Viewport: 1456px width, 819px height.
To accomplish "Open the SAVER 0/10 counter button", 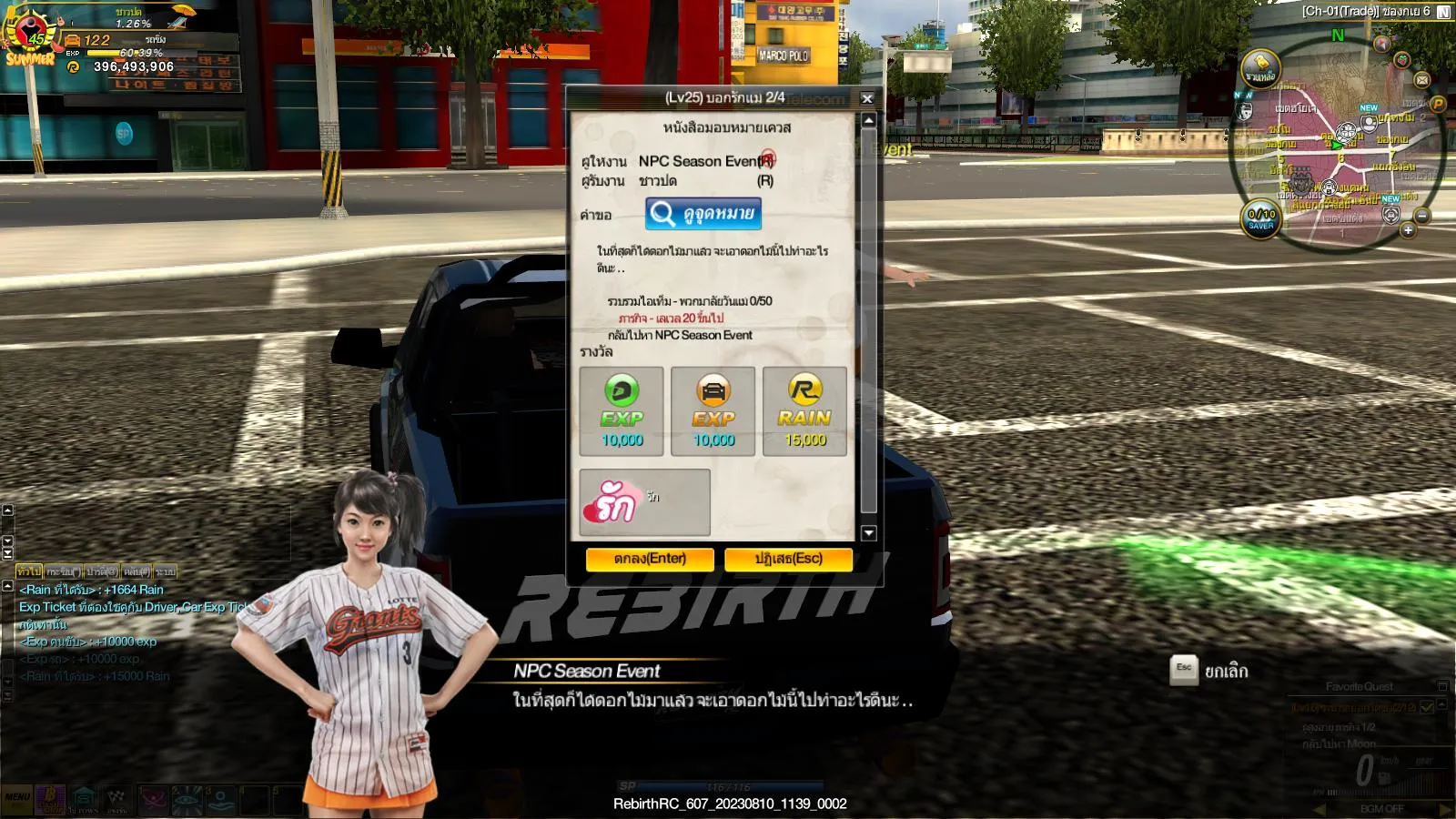I will pyautogui.click(x=1261, y=219).
